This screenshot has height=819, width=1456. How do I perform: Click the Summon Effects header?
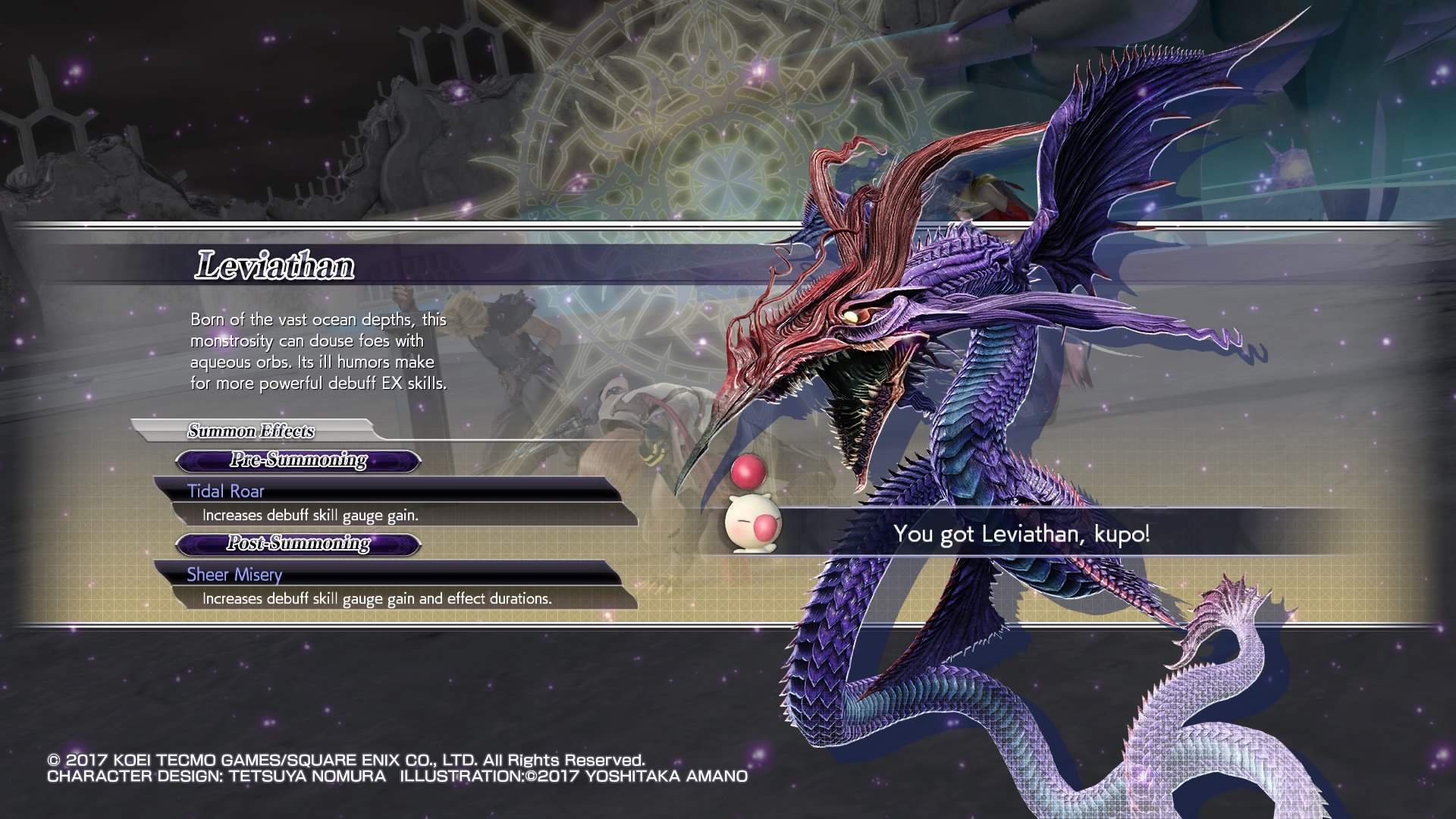click(251, 431)
